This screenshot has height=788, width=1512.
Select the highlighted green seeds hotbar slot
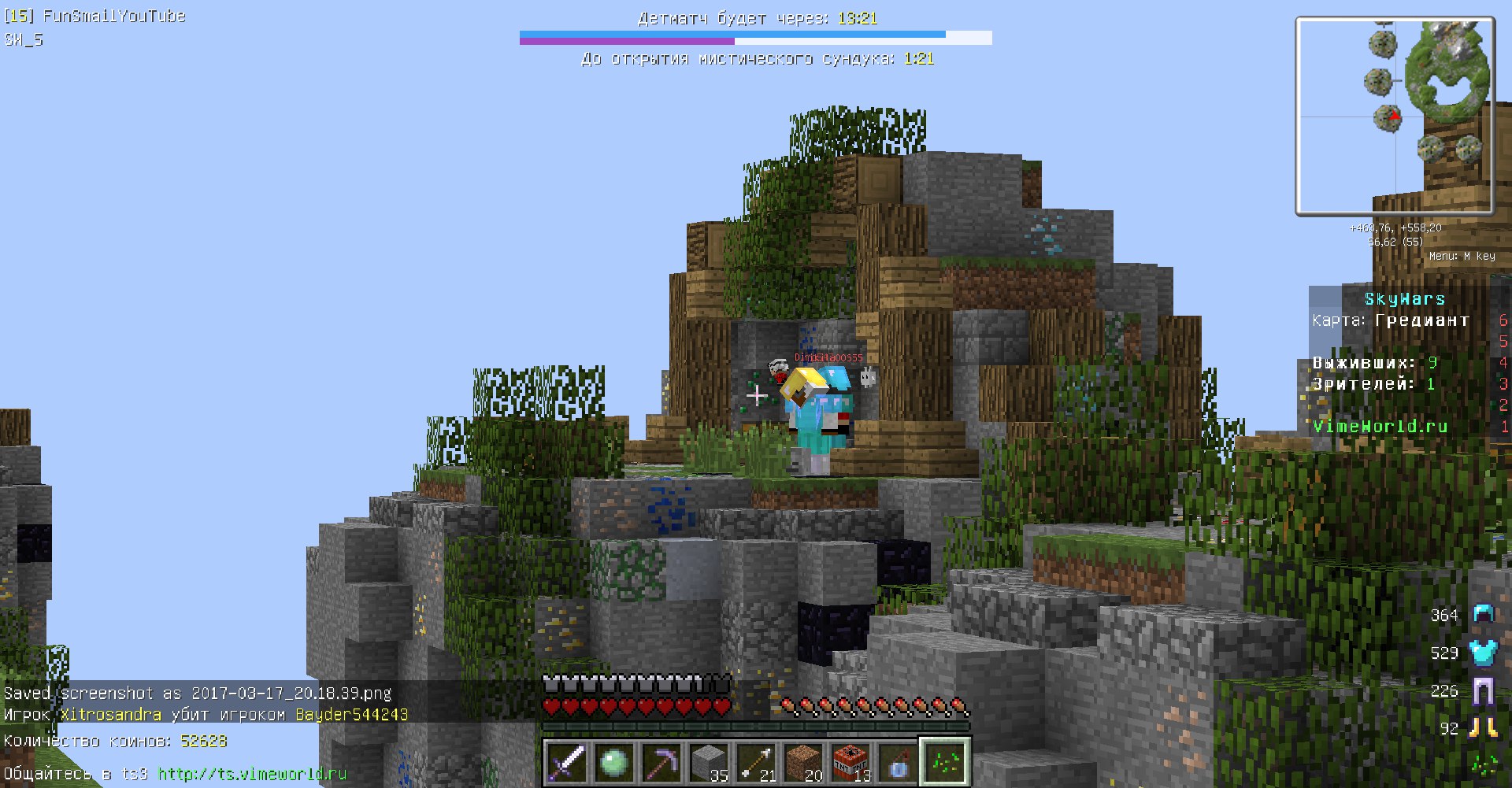coord(944,761)
